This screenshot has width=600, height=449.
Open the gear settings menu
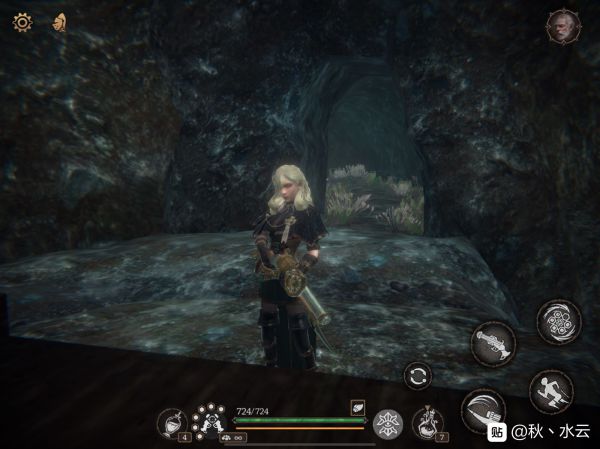[x=21, y=21]
